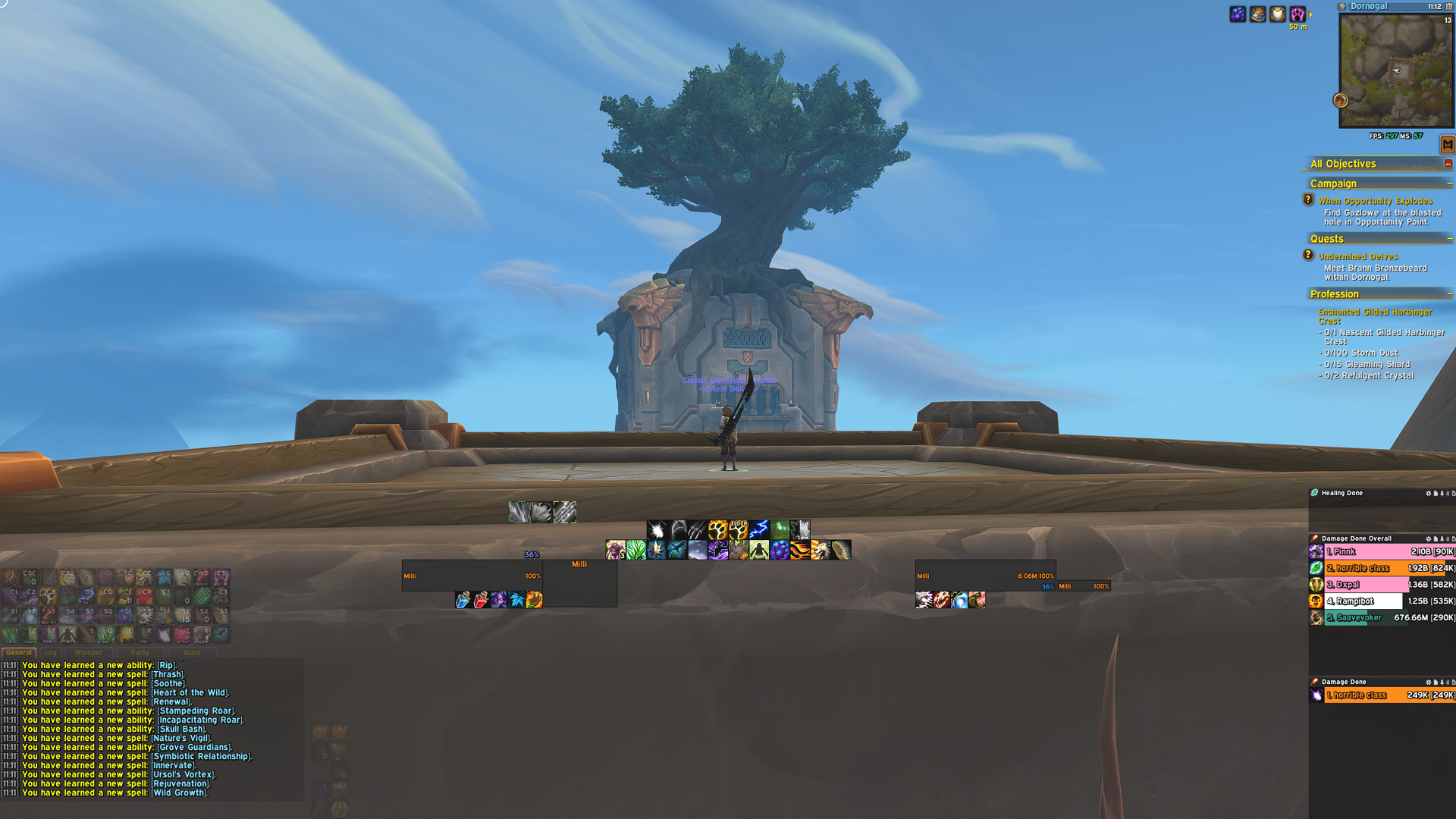Click the purple buff icon showing 50 m
The image size is (1456, 819).
click(x=1298, y=13)
